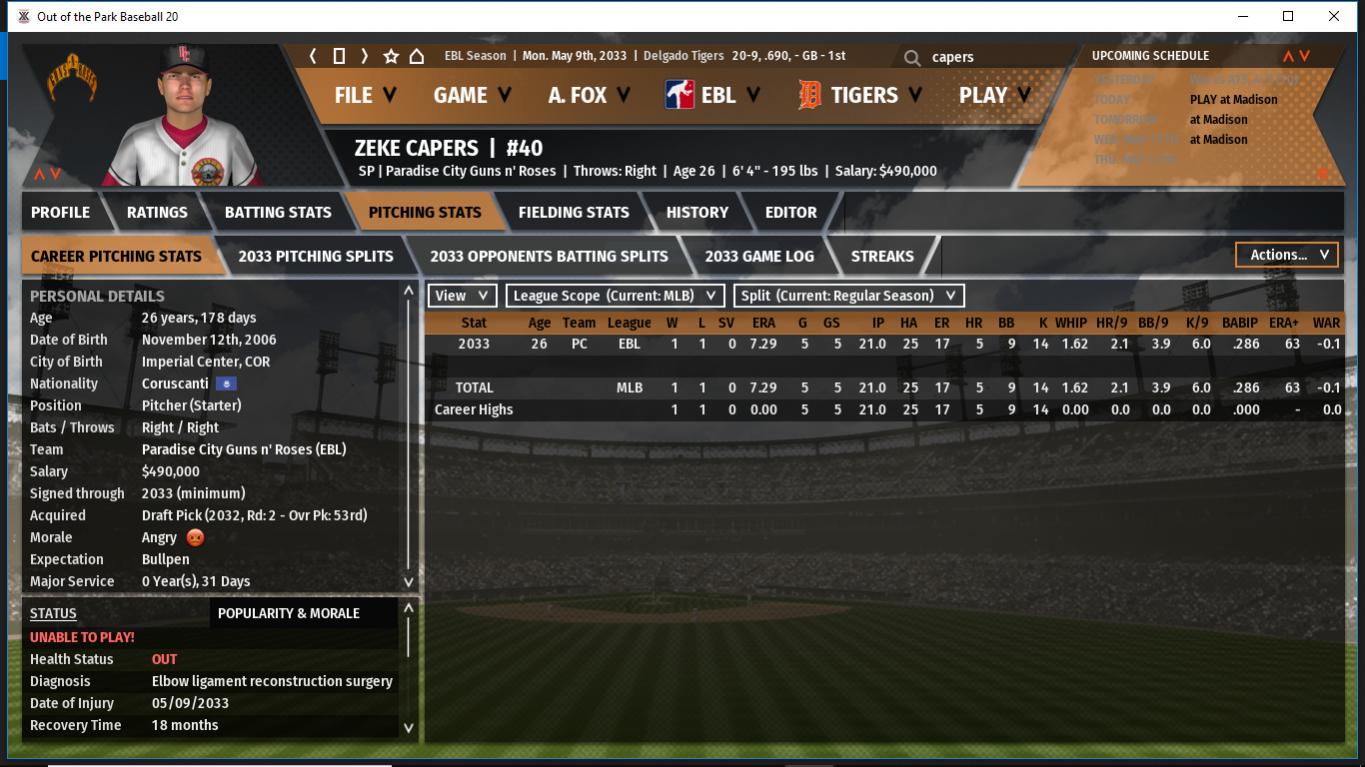Expand the Actions dropdown
Image resolution: width=1365 pixels, height=767 pixels.
1287,255
